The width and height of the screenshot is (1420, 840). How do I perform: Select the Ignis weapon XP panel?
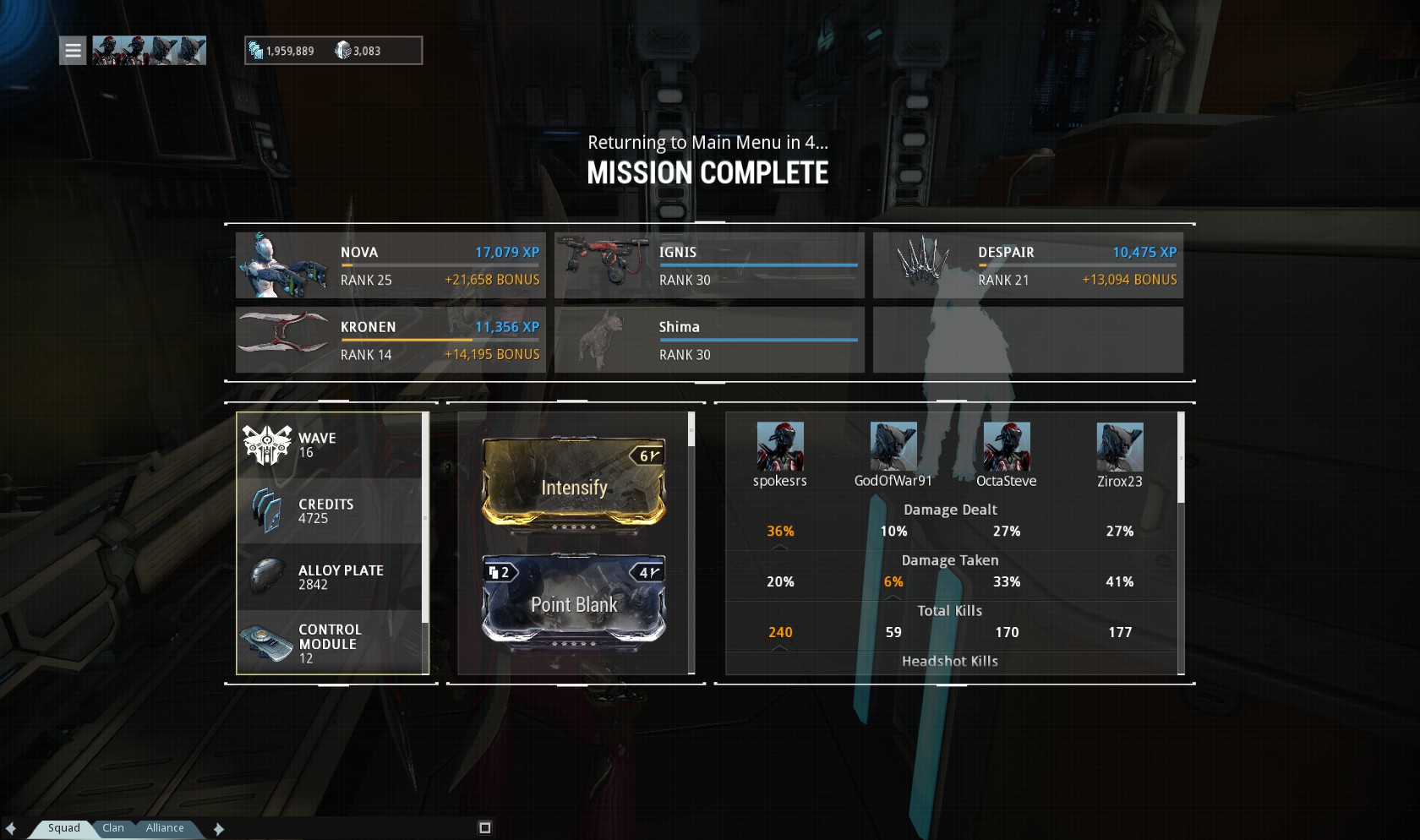pyautogui.click(x=709, y=265)
